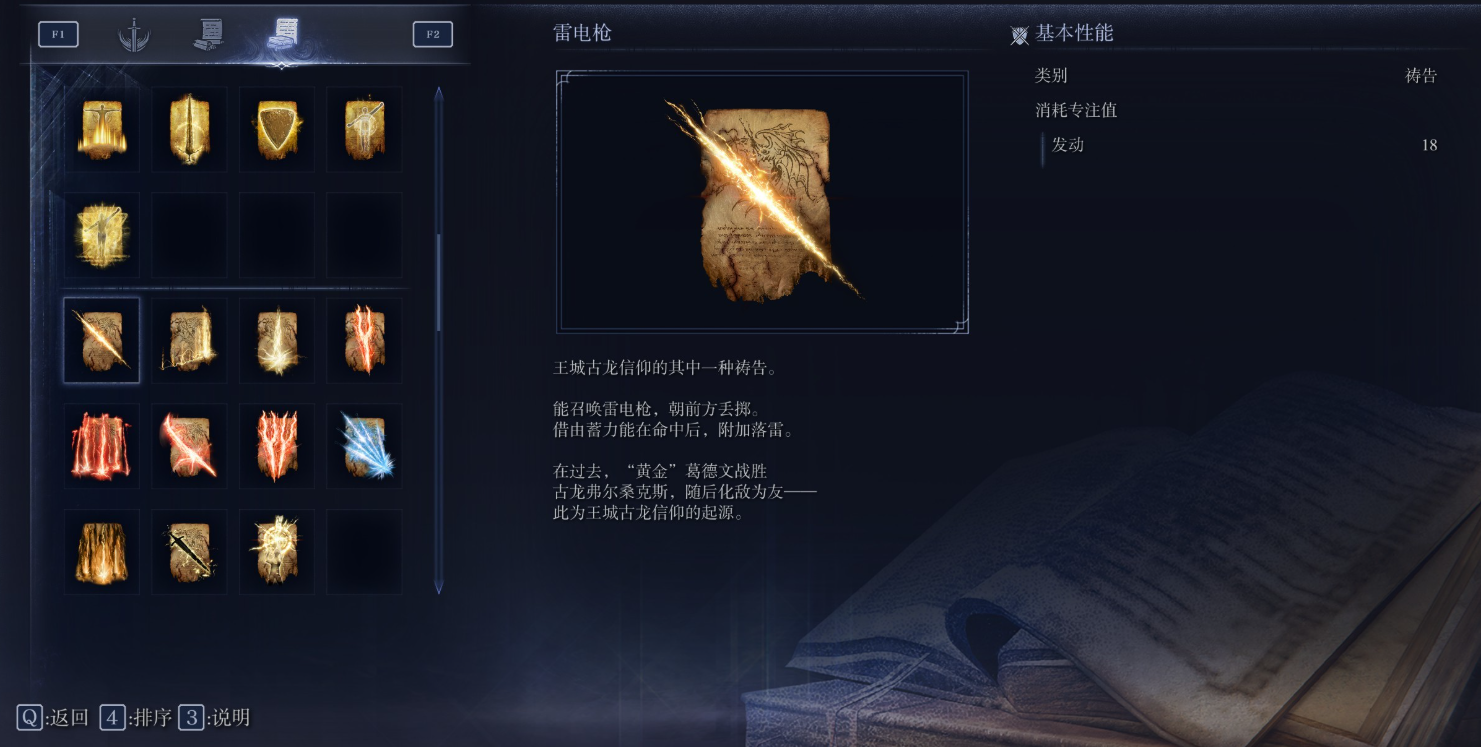Select the Lightning Spear incantation icon

(x=101, y=340)
